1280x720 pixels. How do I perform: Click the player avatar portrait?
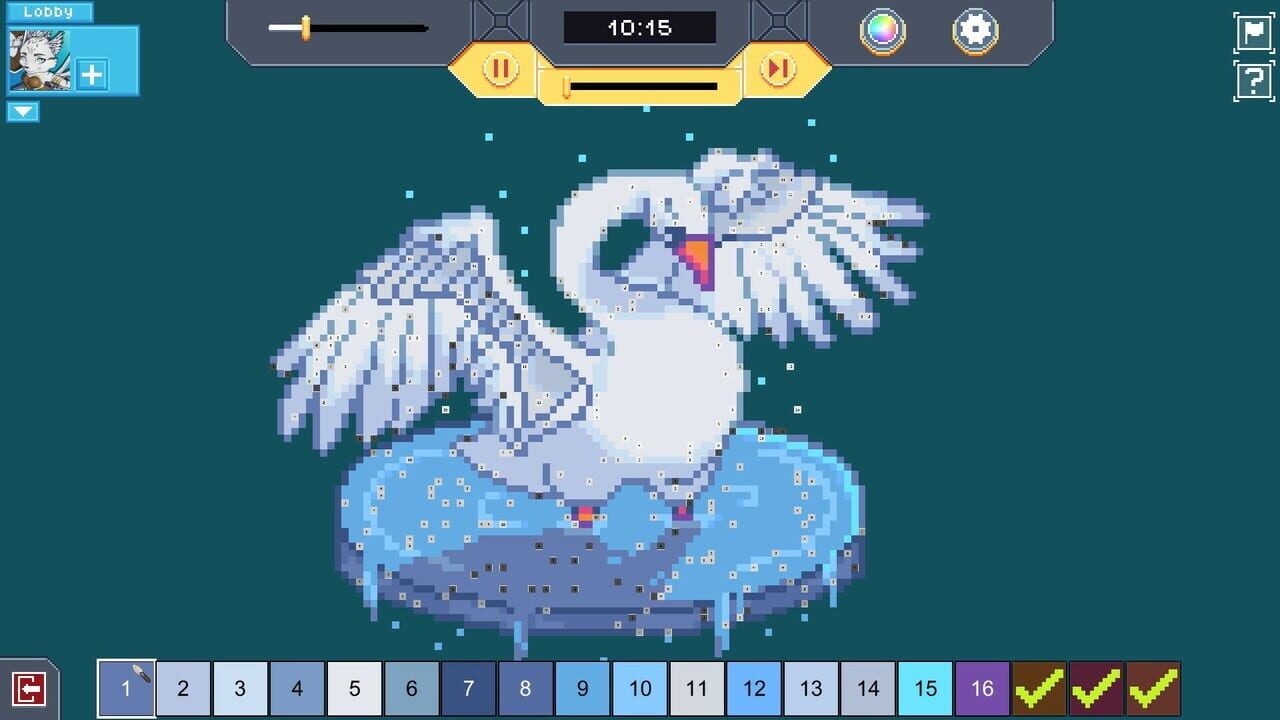[x=38, y=60]
